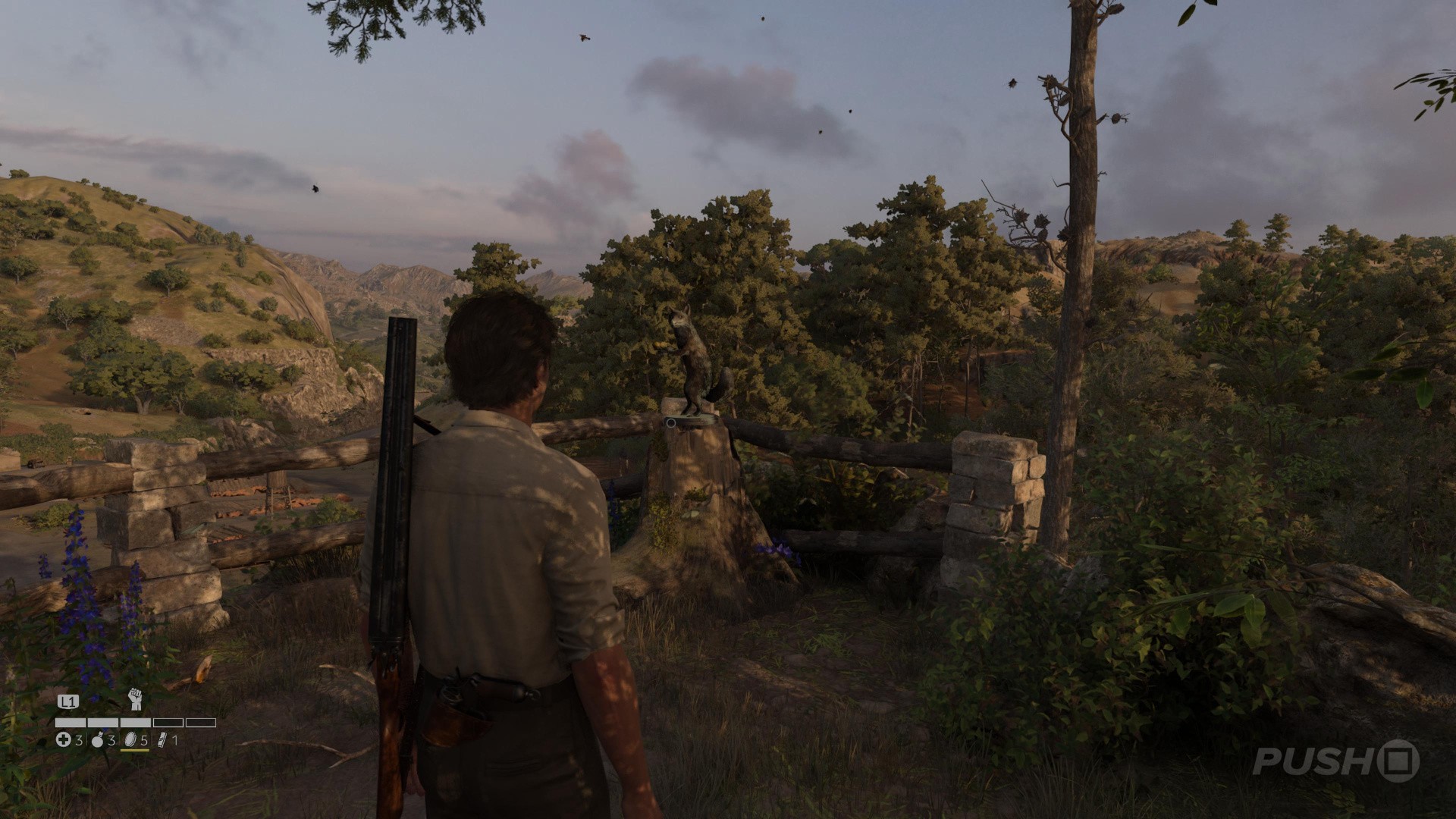This screenshot has width=1456, height=819.
Task: Select the round bomb grenade item
Action: tap(98, 740)
